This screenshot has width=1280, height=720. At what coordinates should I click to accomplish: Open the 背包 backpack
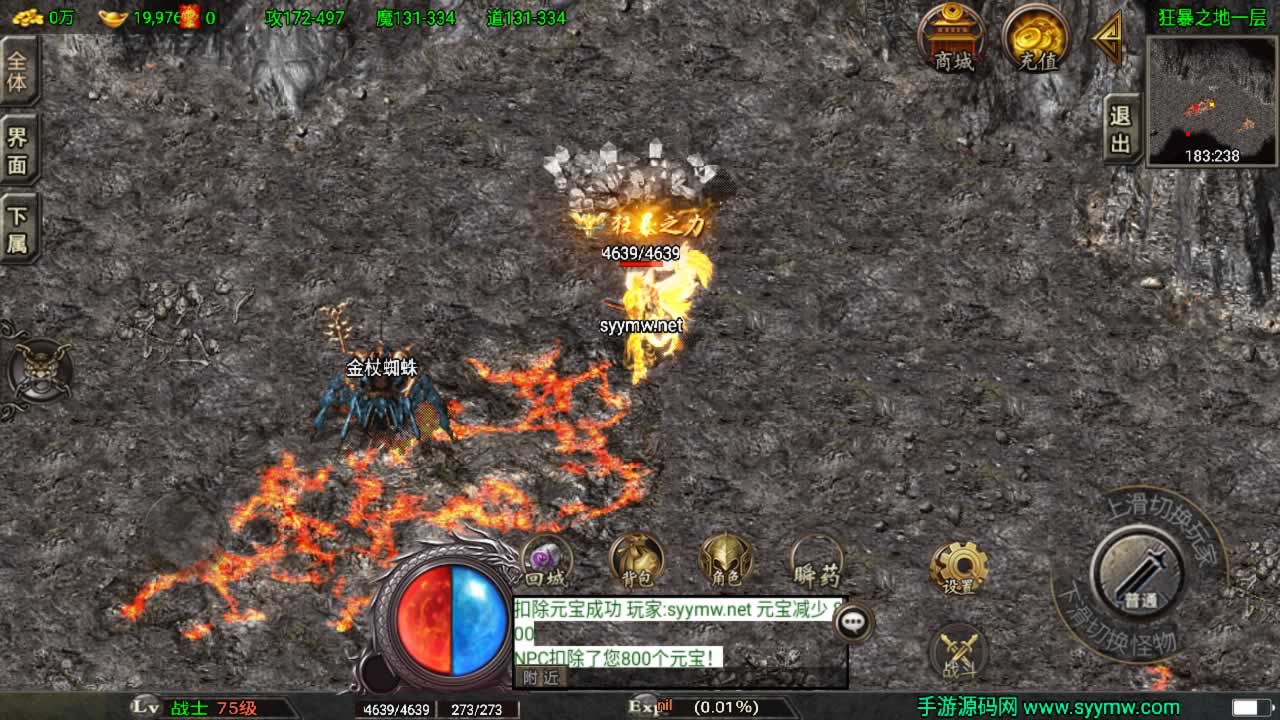pos(636,561)
